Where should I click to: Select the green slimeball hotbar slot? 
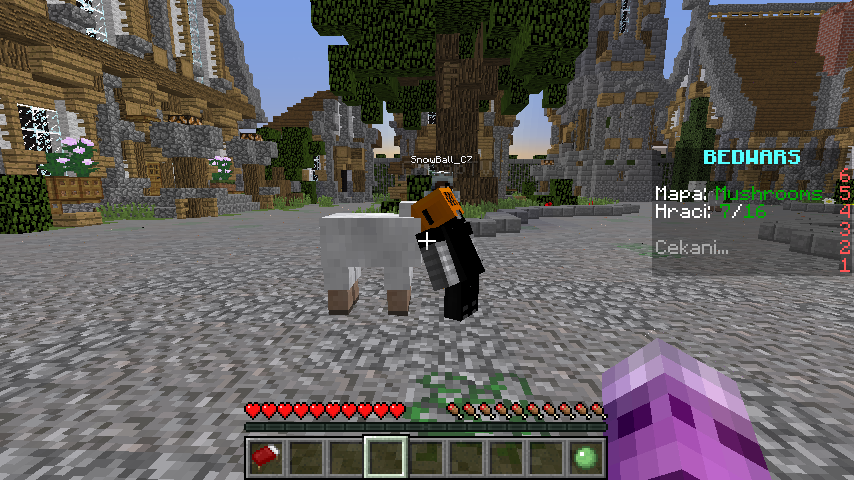pos(586,457)
